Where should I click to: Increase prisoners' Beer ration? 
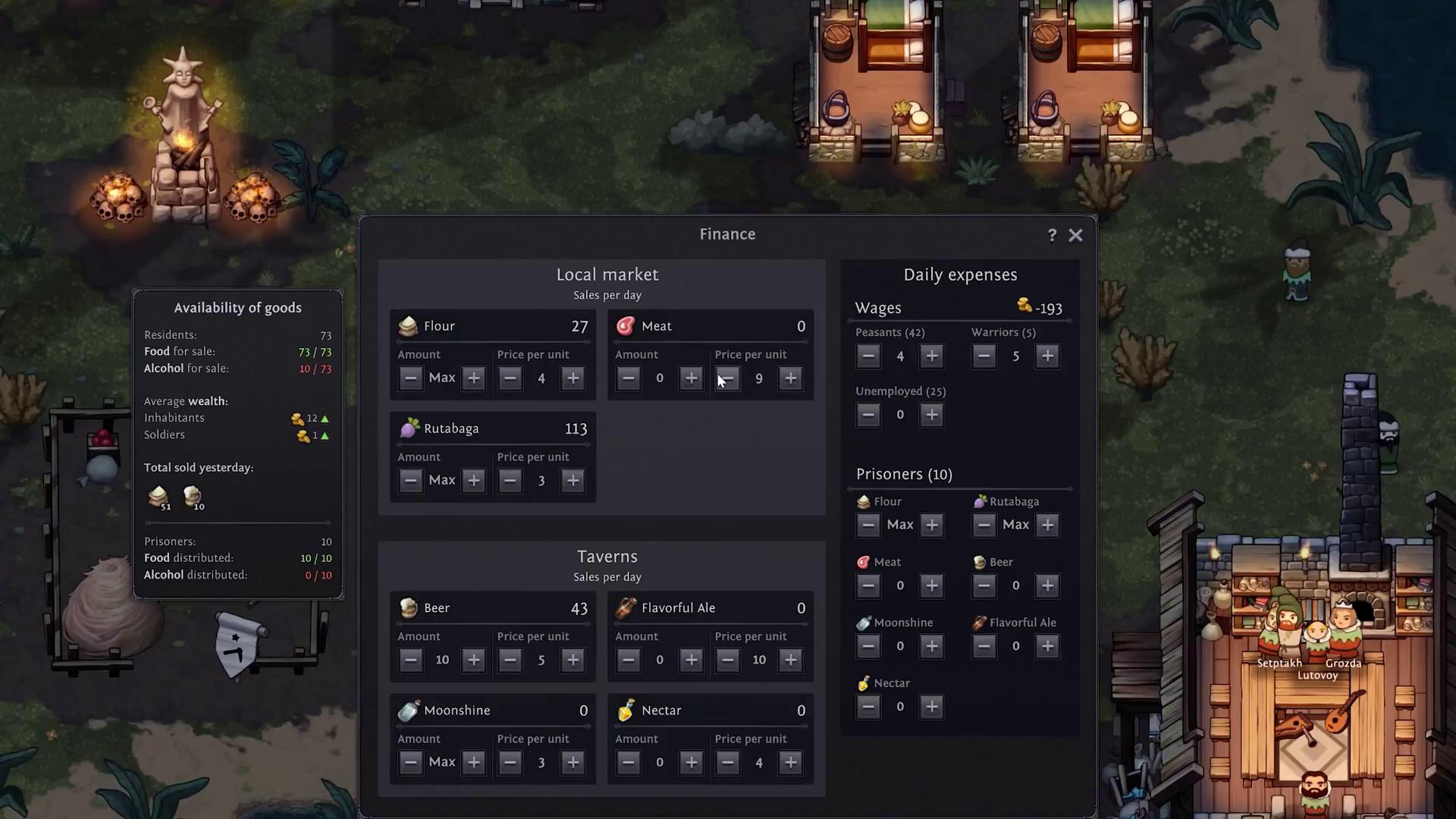pyautogui.click(x=1046, y=585)
